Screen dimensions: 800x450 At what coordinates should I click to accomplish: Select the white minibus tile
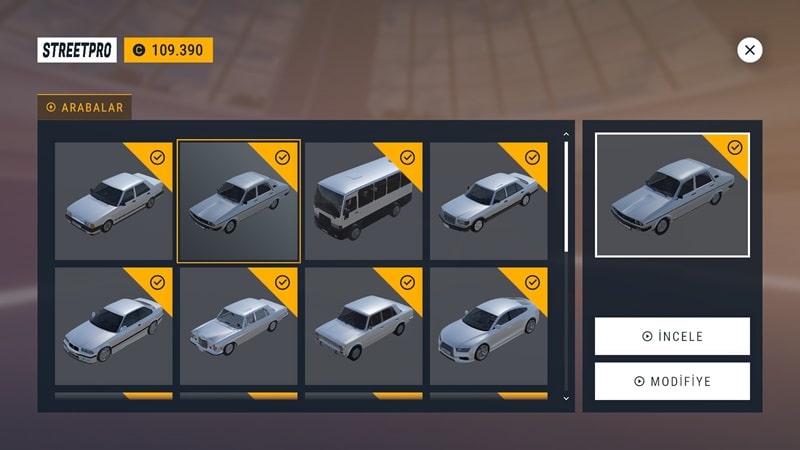click(x=364, y=201)
